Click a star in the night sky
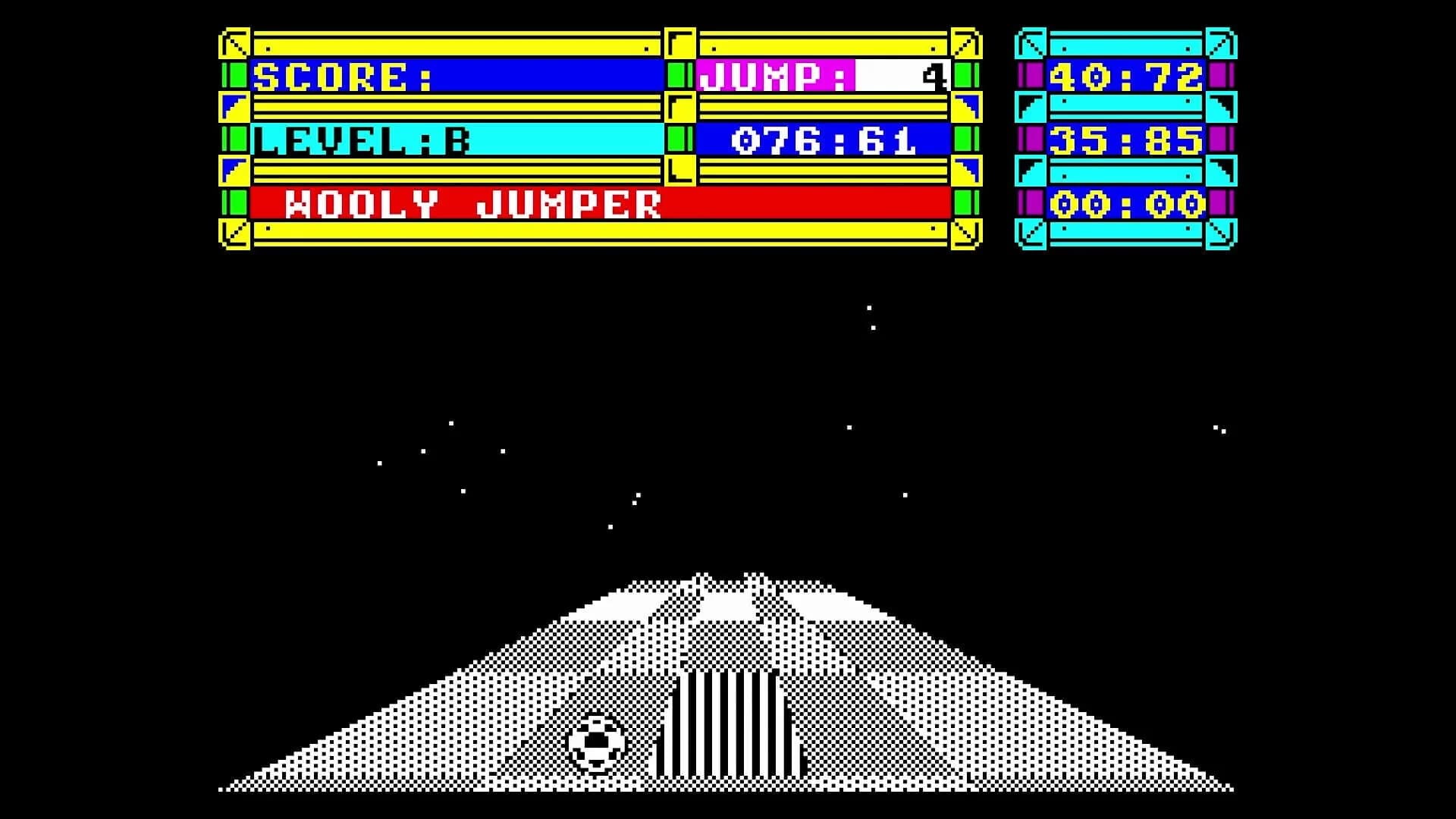The image size is (1456, 819). point(869,309)
